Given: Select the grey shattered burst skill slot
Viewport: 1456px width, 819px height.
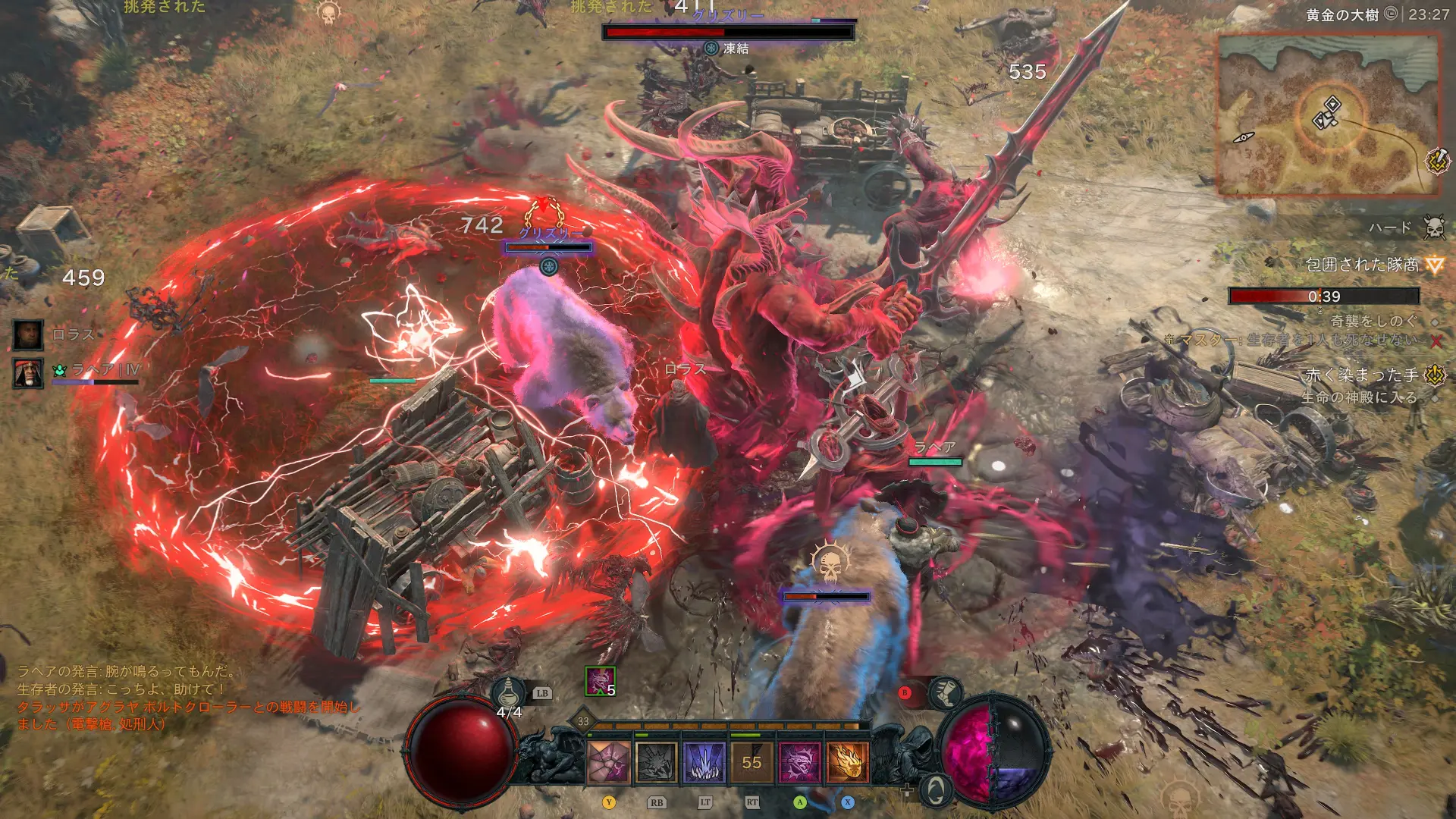Looking at the screenshot, I should [657, 761].
